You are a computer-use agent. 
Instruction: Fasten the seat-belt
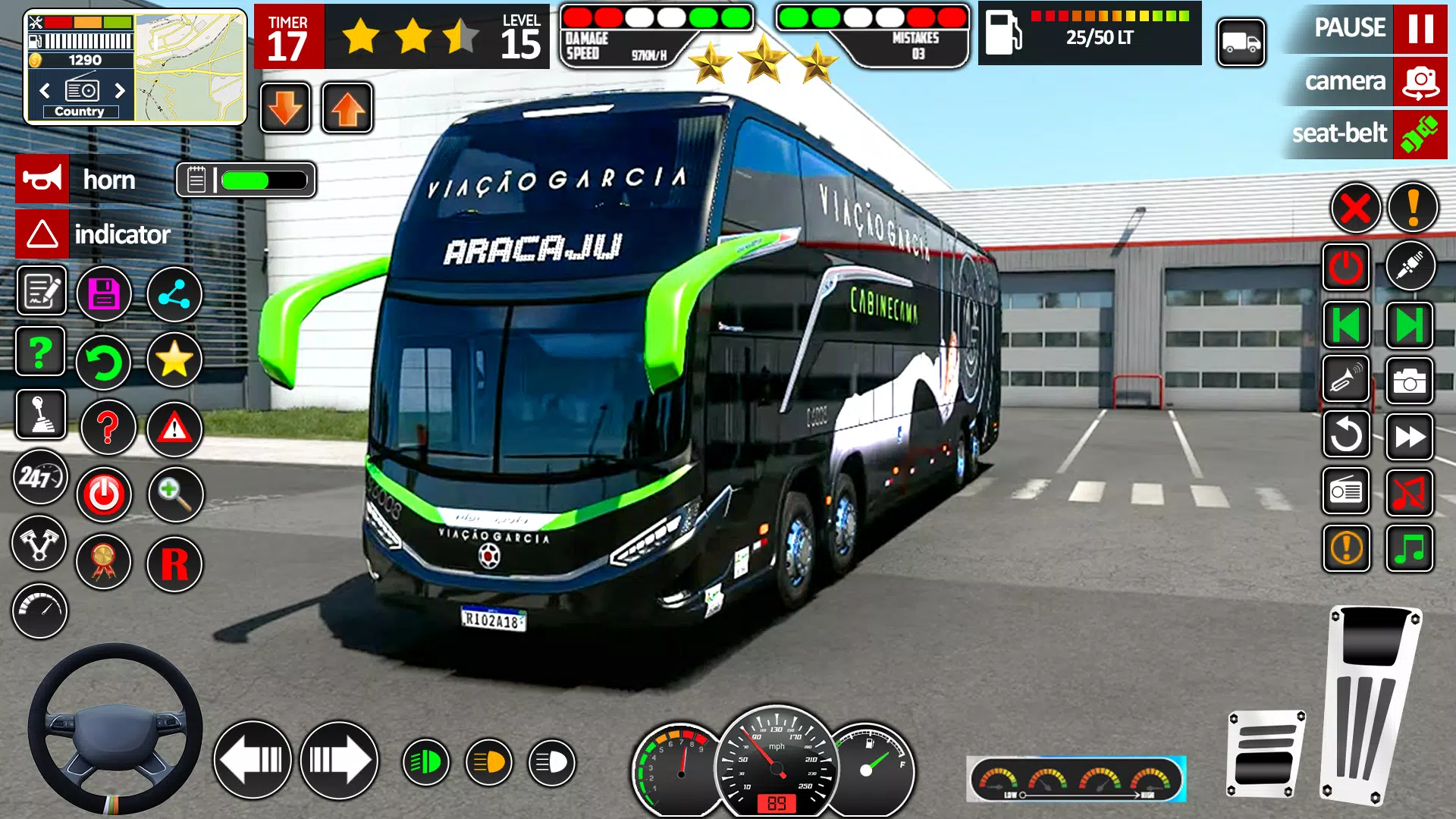(1419, 134)
